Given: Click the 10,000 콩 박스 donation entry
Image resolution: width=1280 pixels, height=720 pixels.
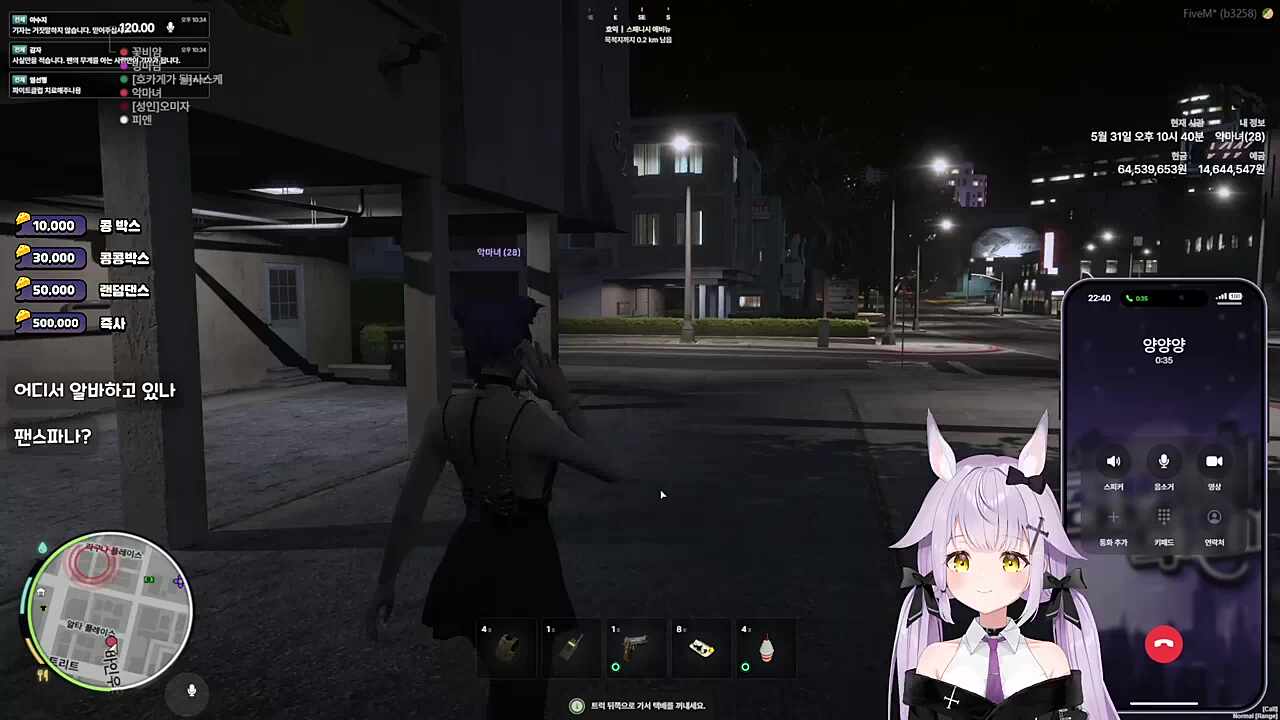Looking at the screenshot, I should pyautogui.click(x=80, y=226).
